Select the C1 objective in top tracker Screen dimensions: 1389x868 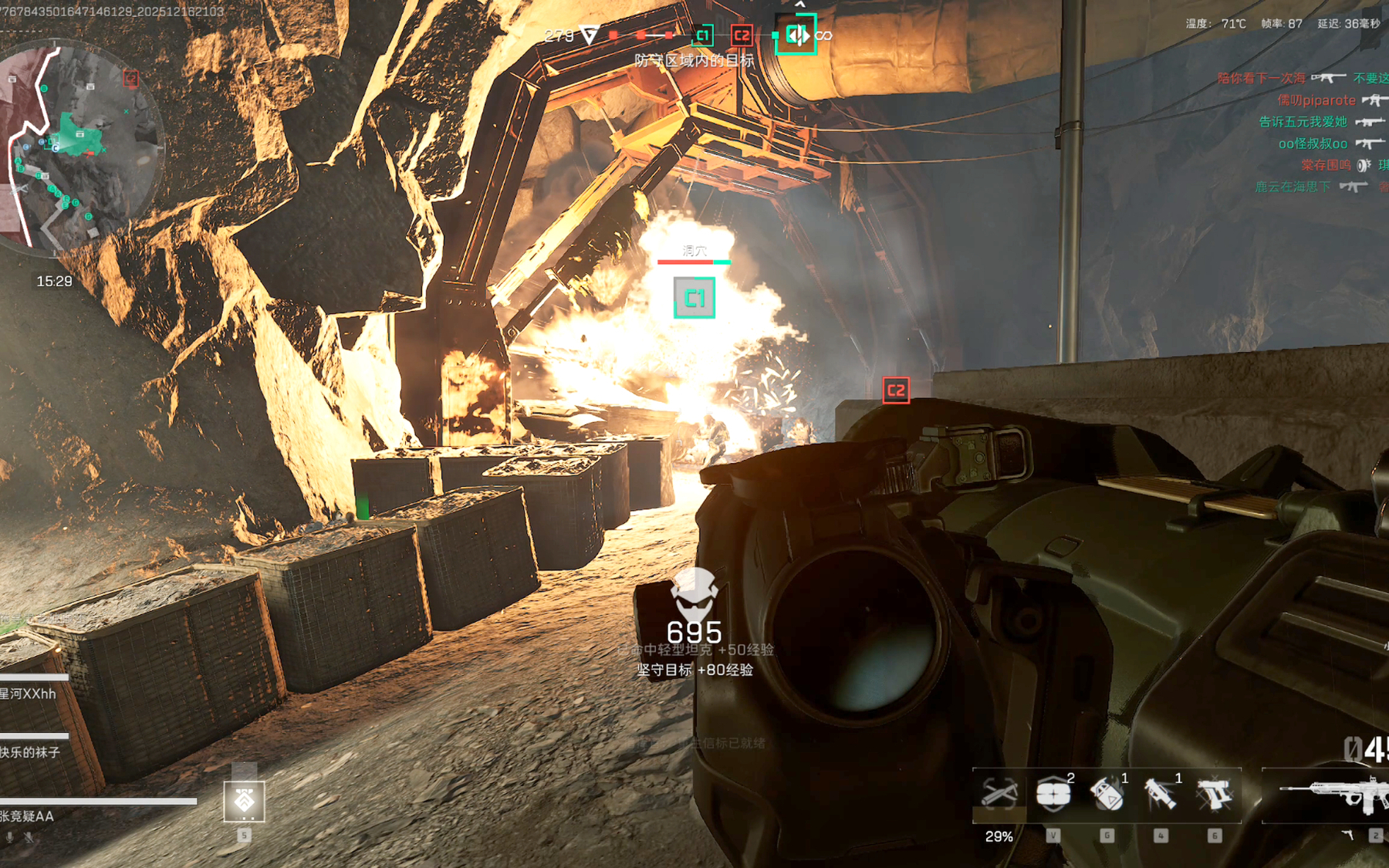tap(702, 35)
